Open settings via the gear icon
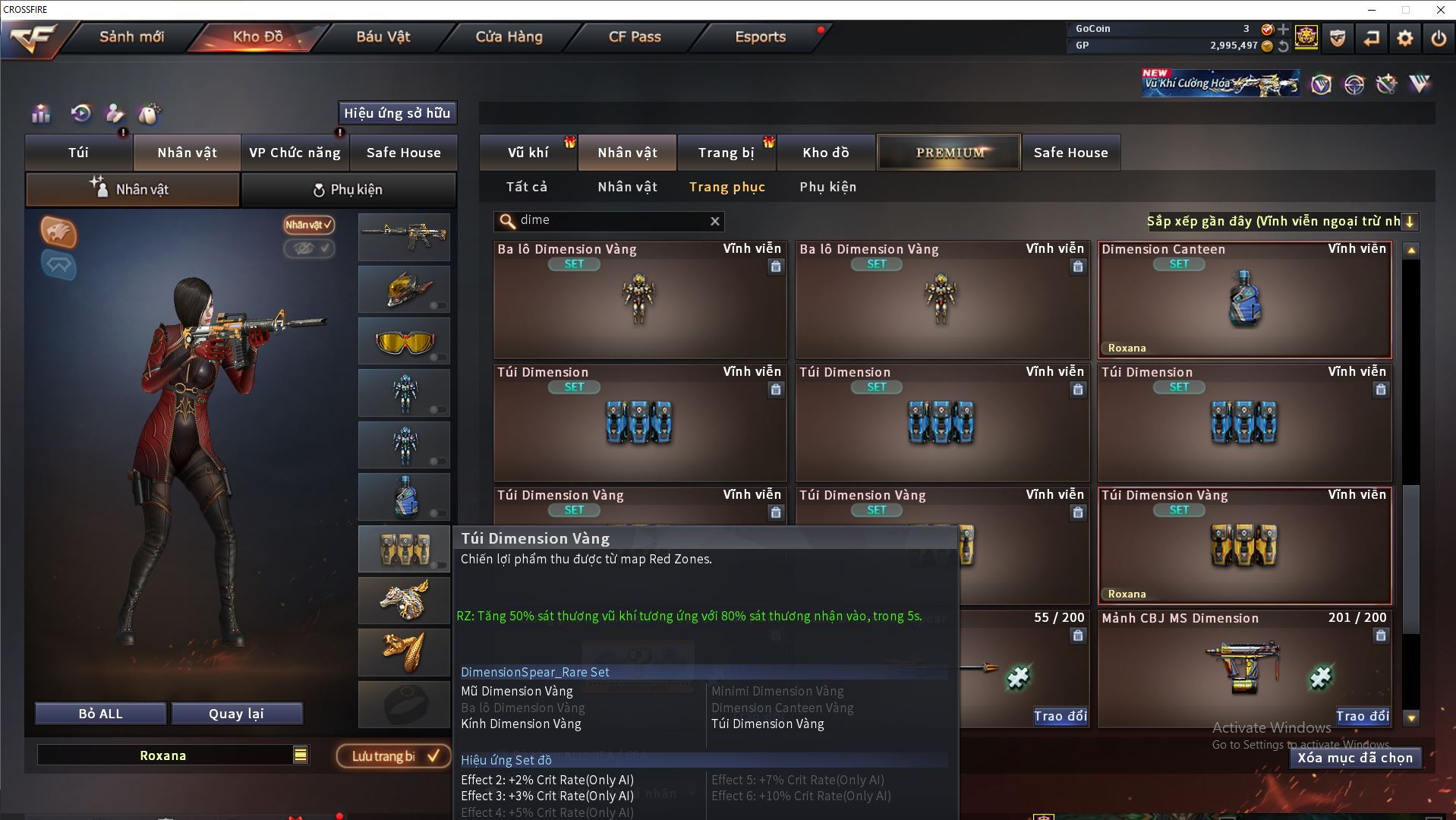The width and height of the screenshot is (1456, 820). pyautogui.click(x=1404, y=38)
